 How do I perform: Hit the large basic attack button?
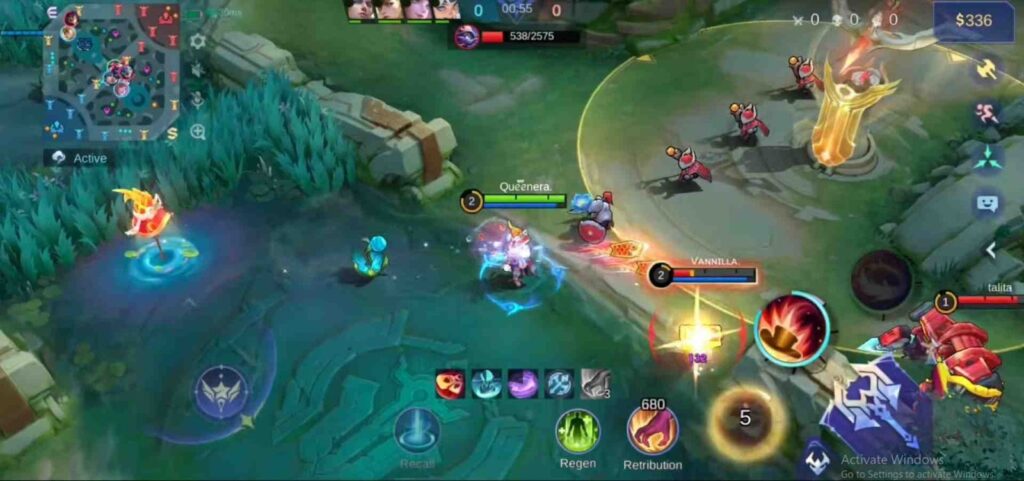pyautogui.click(x=875, y=412)
